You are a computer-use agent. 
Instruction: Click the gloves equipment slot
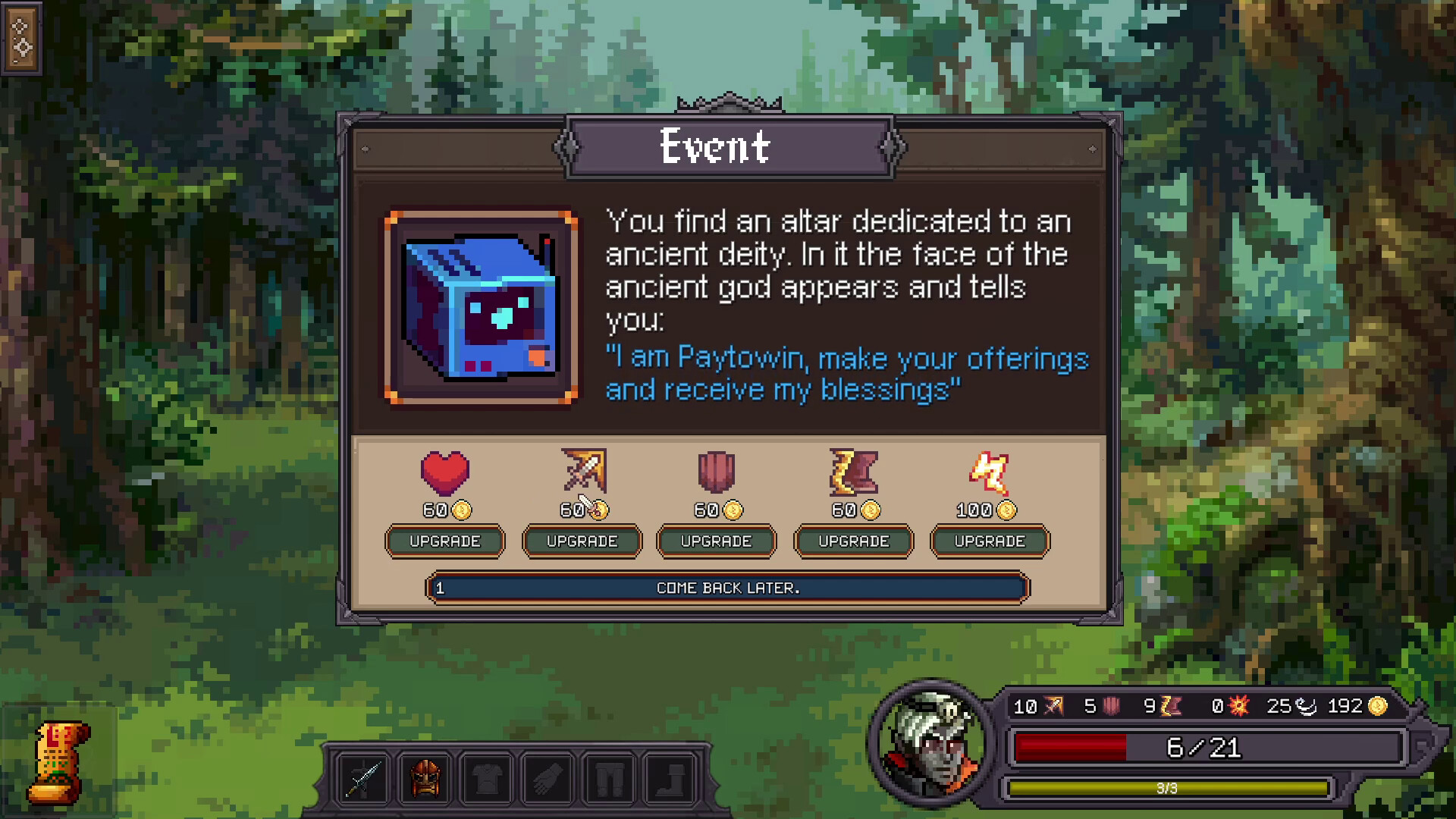[x=549, y=778]
